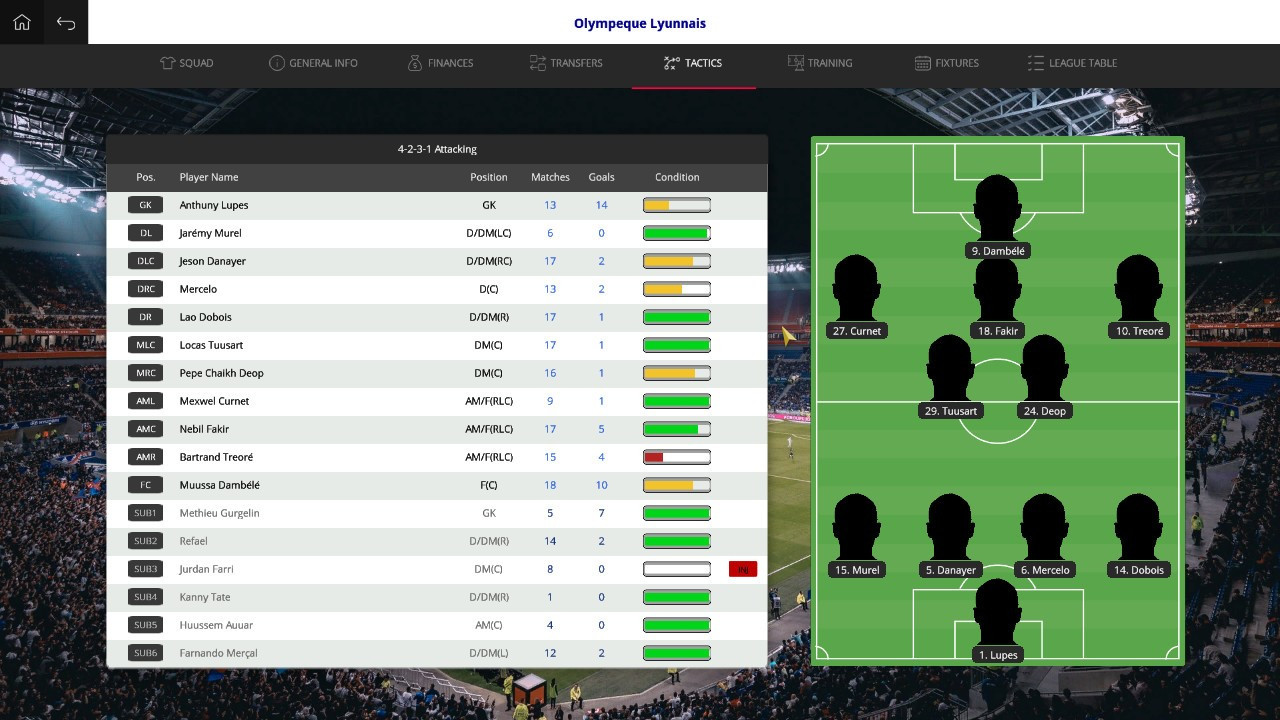Open the League Table tab

(1072, 62)
